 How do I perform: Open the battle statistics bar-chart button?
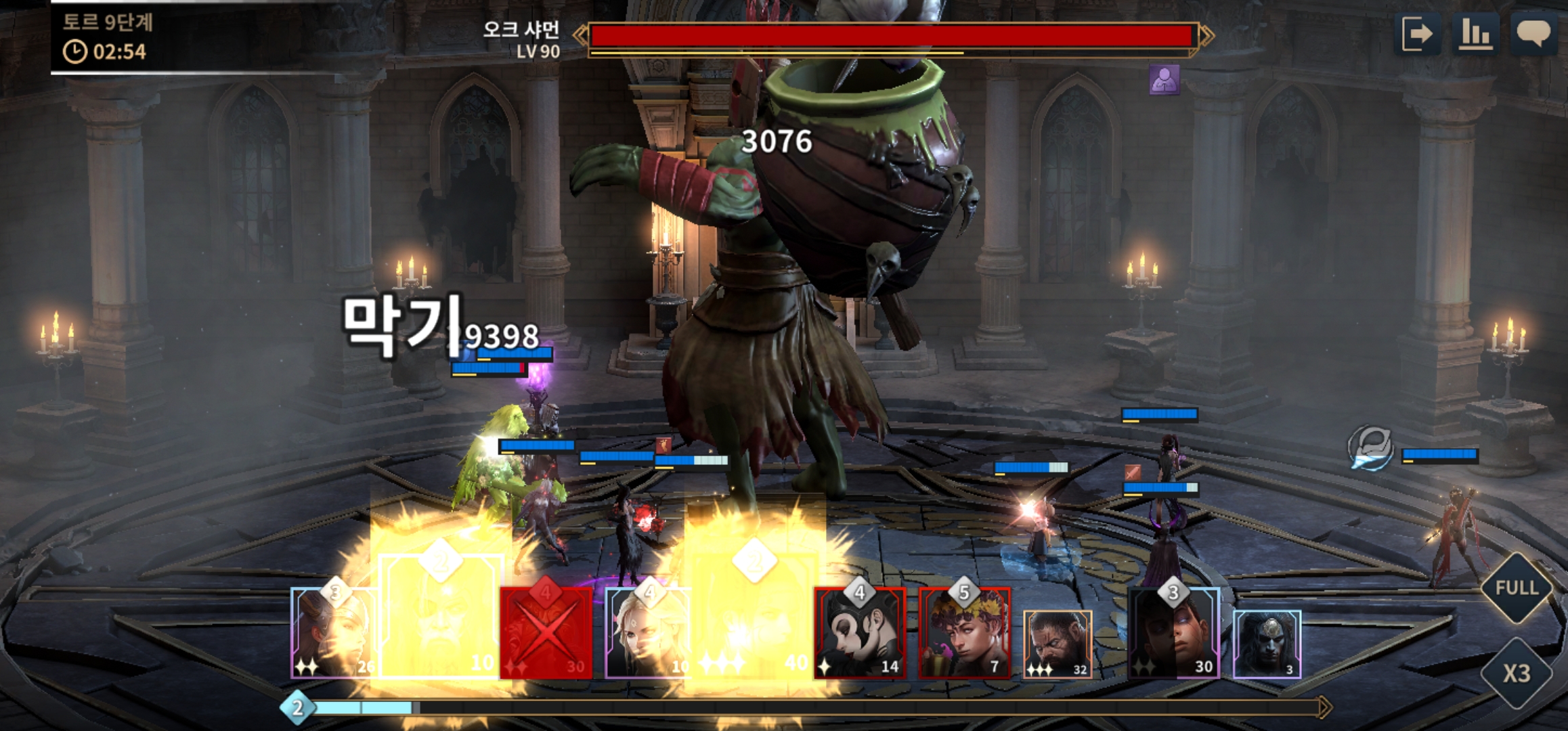(1475, 34)
